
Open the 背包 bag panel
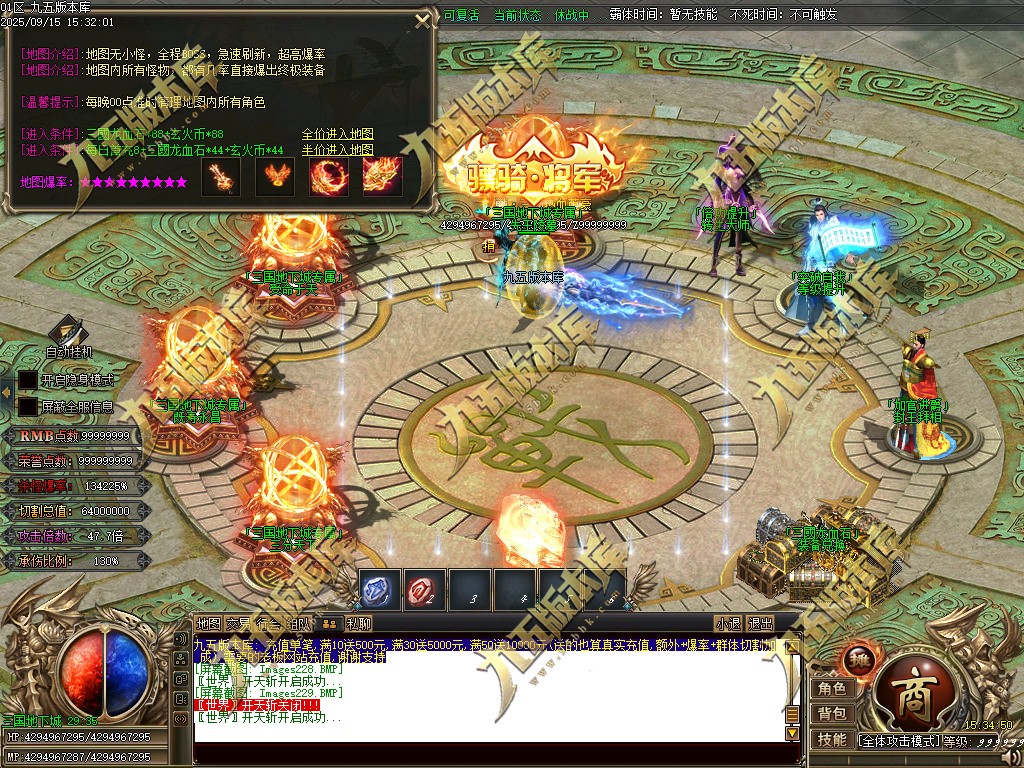tap(832, 713)
